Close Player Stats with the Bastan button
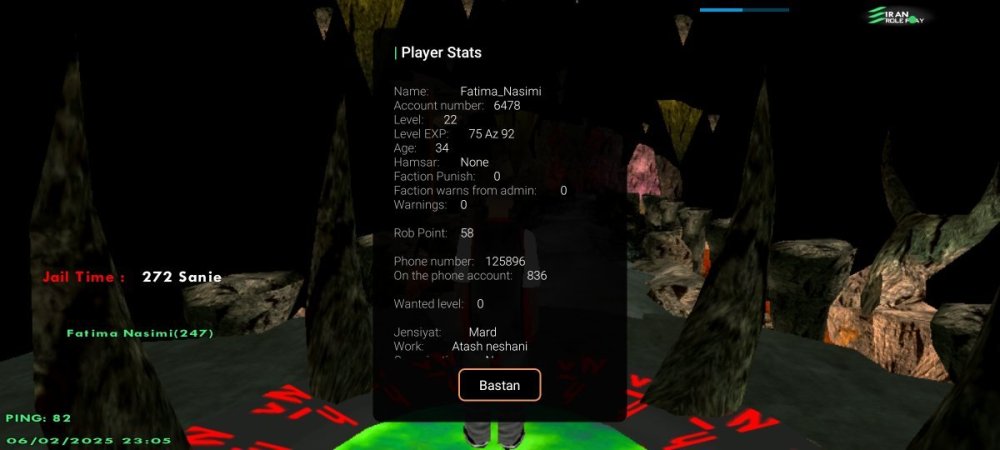This screenshot has width=1000, height=450. click(x=499, y=385)
